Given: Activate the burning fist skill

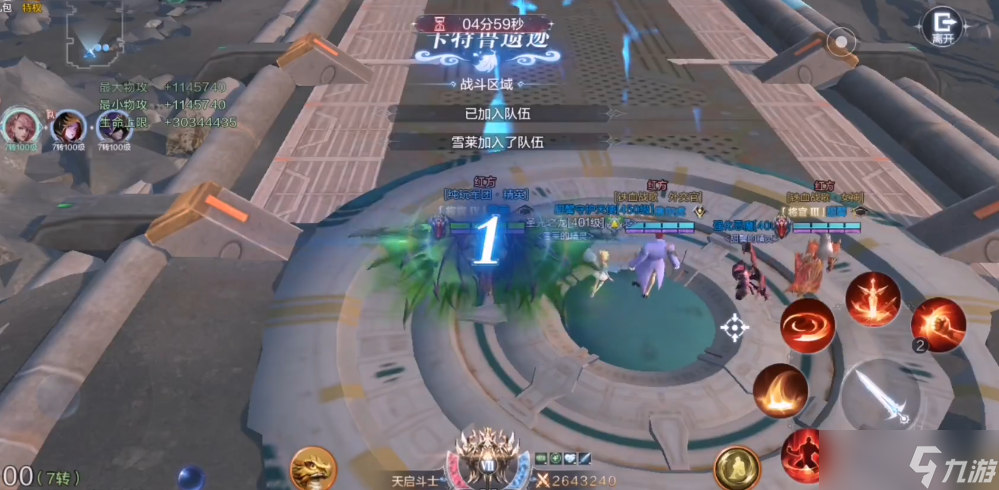Looking at the screenshot, I should (x=937, y=324).
